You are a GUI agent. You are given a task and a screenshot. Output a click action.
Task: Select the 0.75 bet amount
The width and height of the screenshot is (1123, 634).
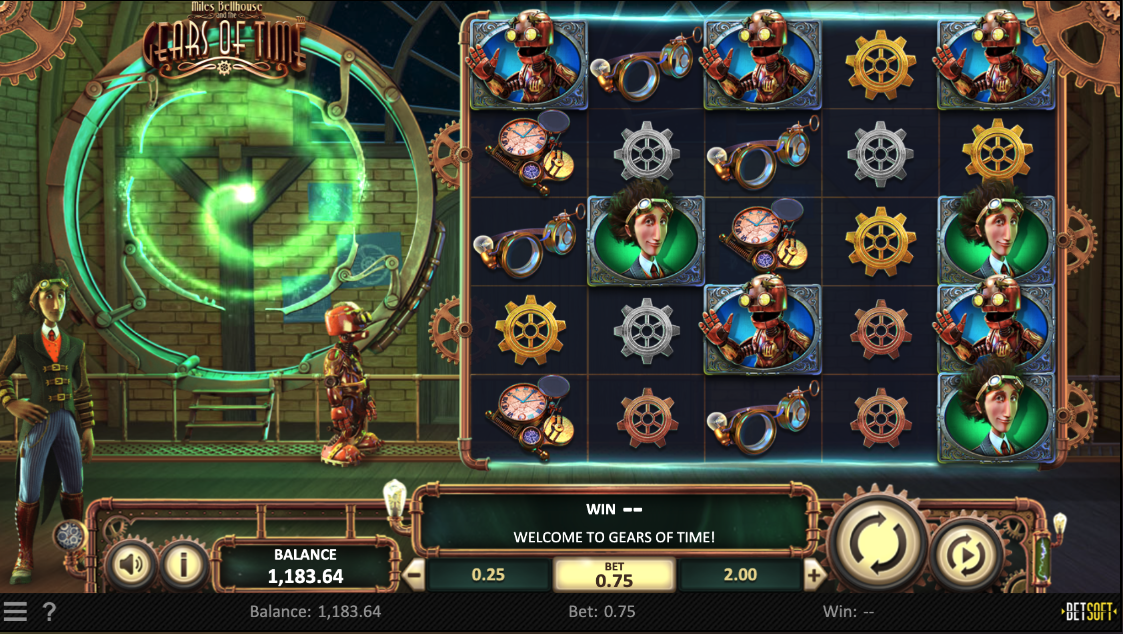614,575
